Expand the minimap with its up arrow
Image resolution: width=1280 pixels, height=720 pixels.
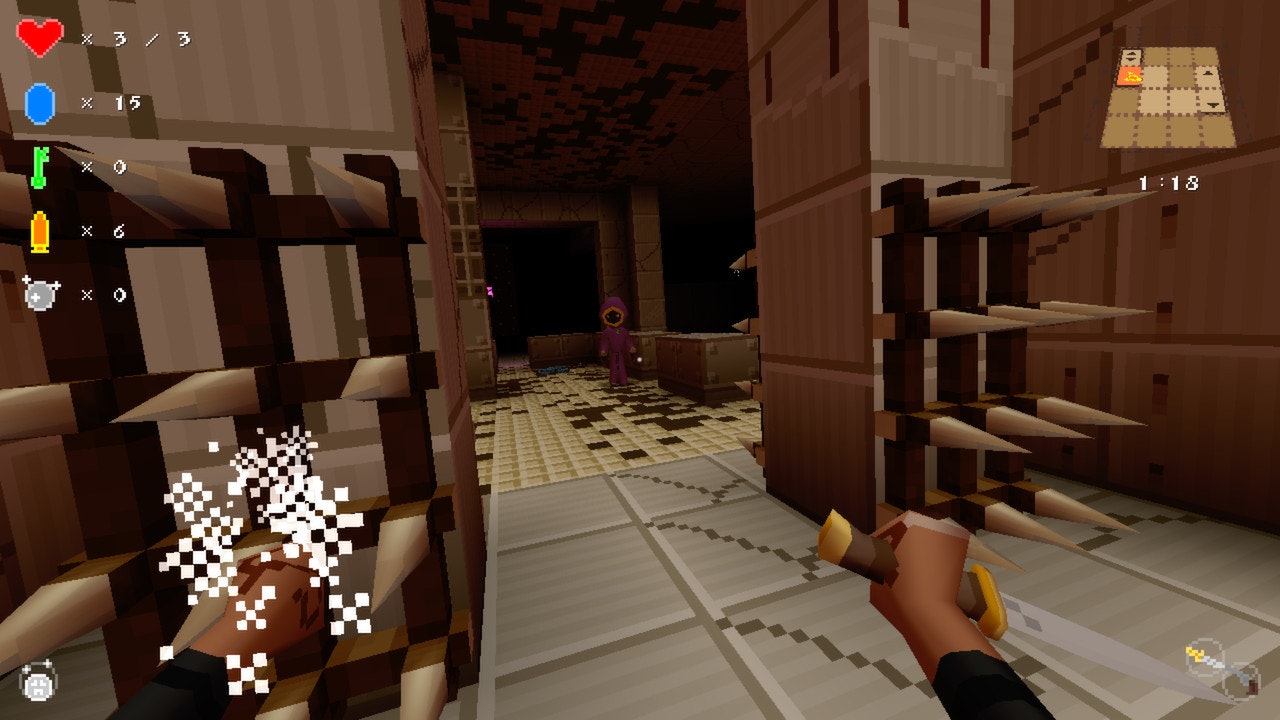pos(1207,72)
